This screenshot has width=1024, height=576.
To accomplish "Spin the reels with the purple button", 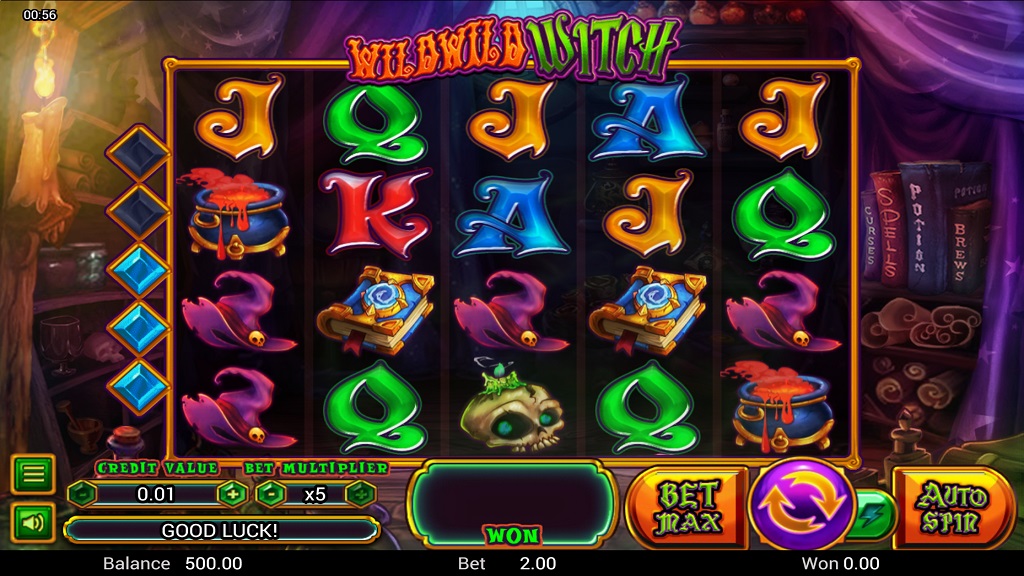I will tap(799, 504).
